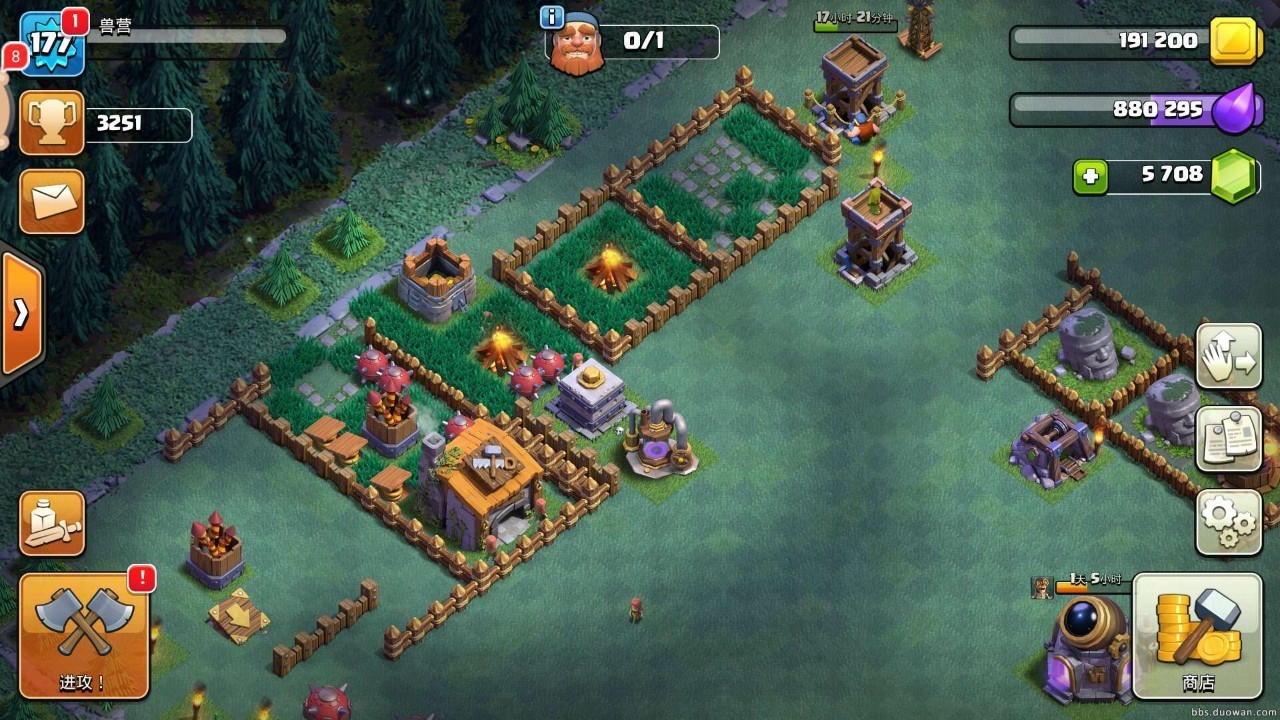
Task: Show master builder info icon
Action: (x=551, y=17)
